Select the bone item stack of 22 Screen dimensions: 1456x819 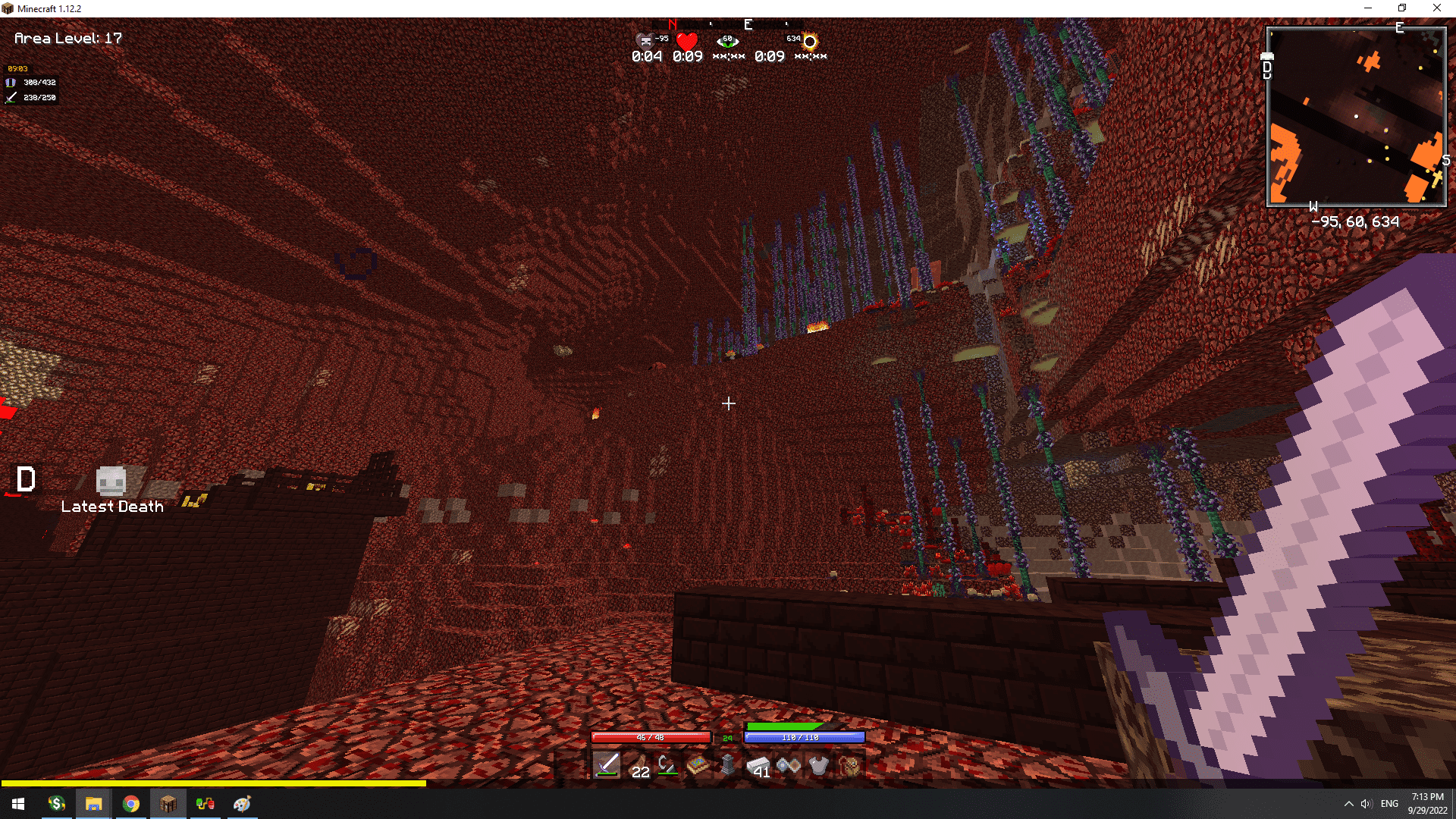pyautogui.click(x=639, y=766)
